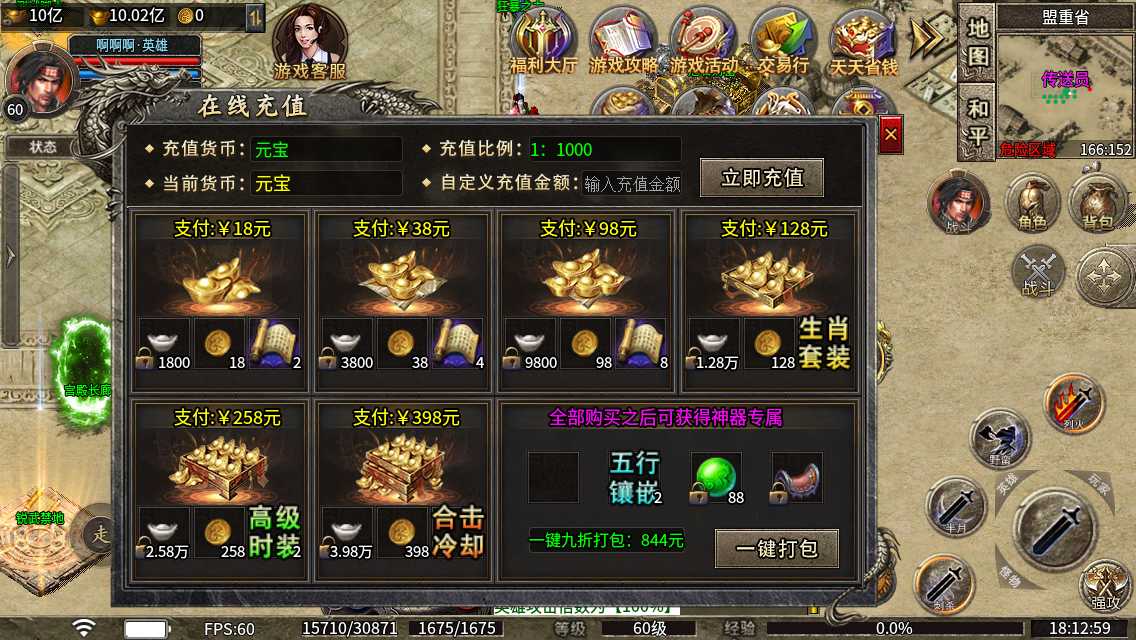The image size is (1136, 640).
Task: Open 游戏客服 customer service
Action: click(x=310, y=44)
